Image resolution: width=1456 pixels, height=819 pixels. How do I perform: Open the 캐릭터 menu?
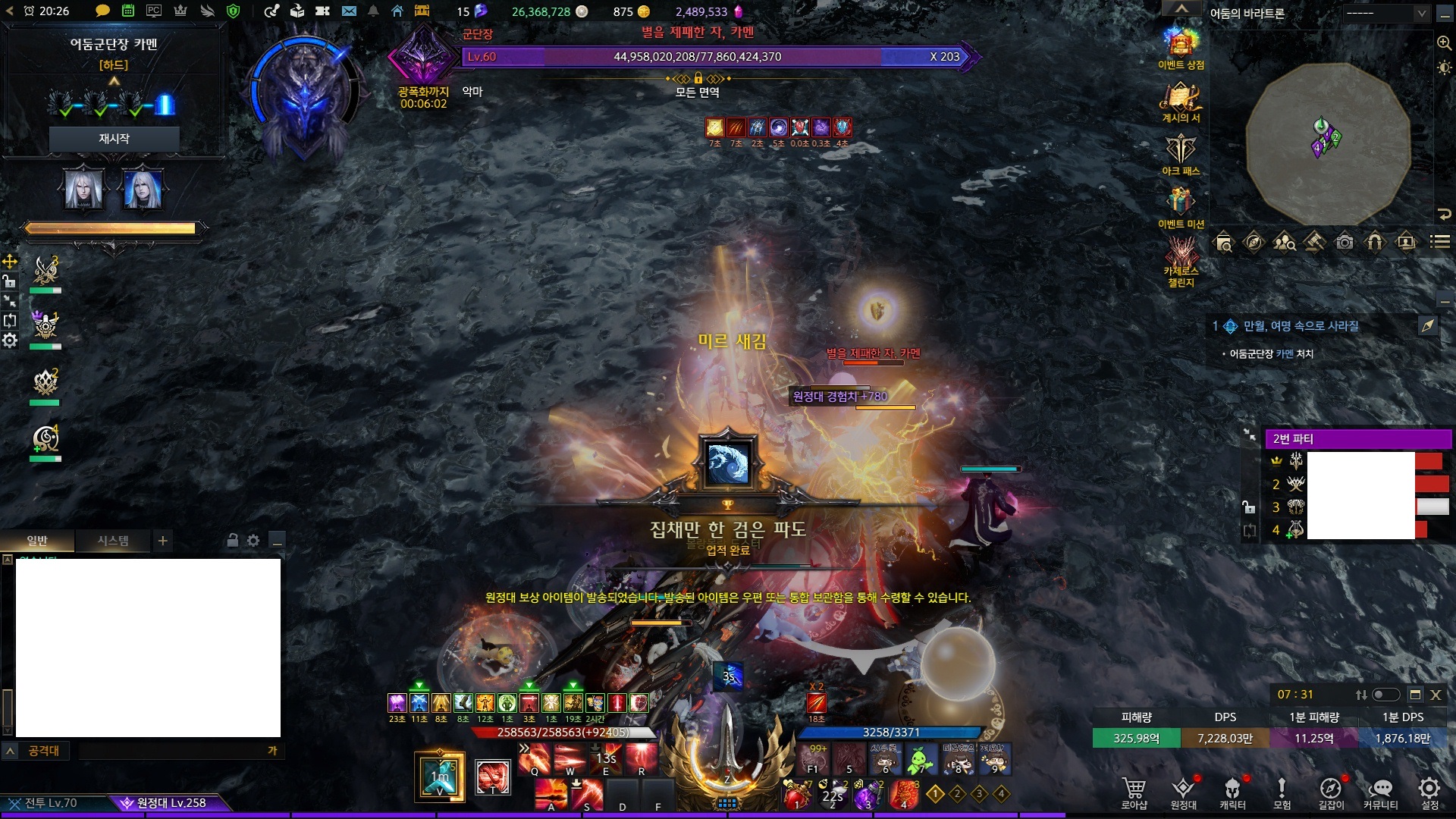pyautogui.click(x=1232, y=792)
